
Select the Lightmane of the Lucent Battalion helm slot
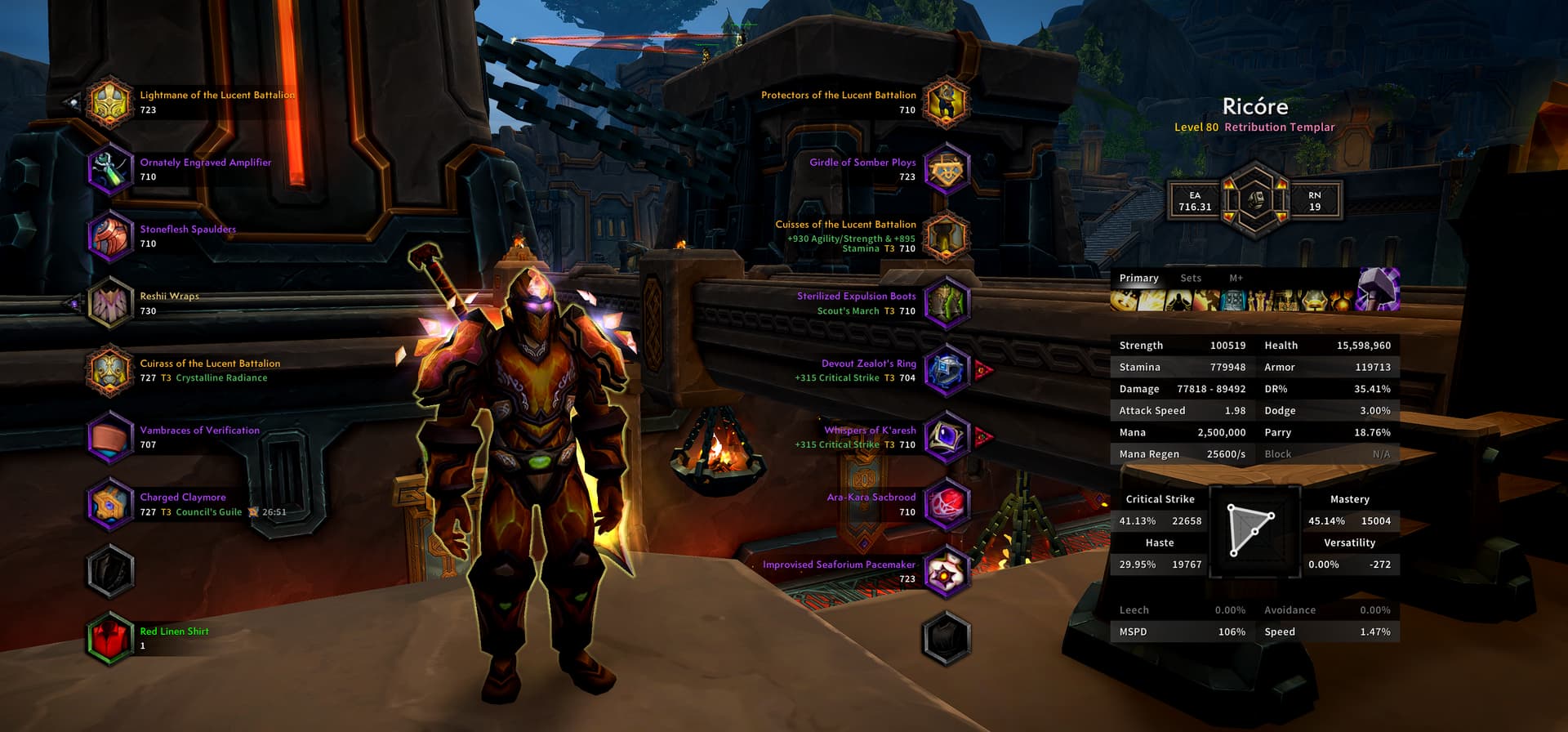[110, 102]
